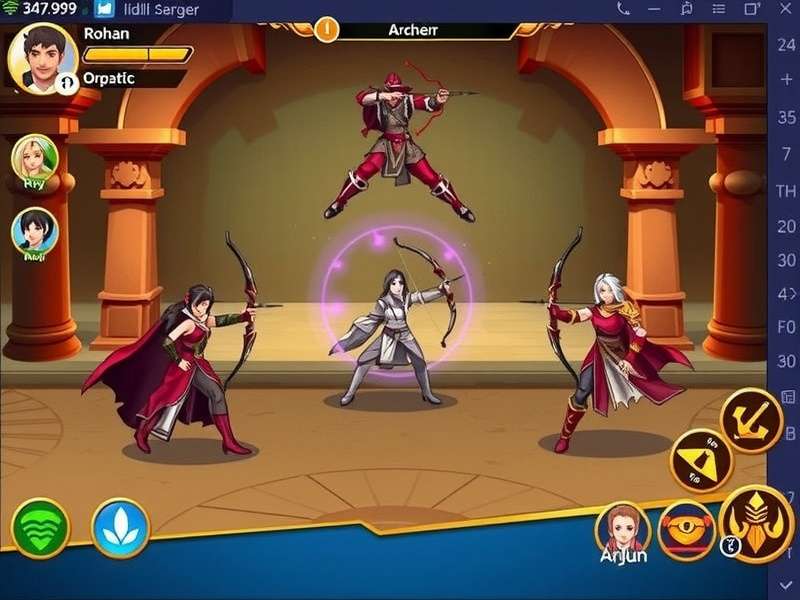Trigger the yellow triangle skill button

coord(702,460)
